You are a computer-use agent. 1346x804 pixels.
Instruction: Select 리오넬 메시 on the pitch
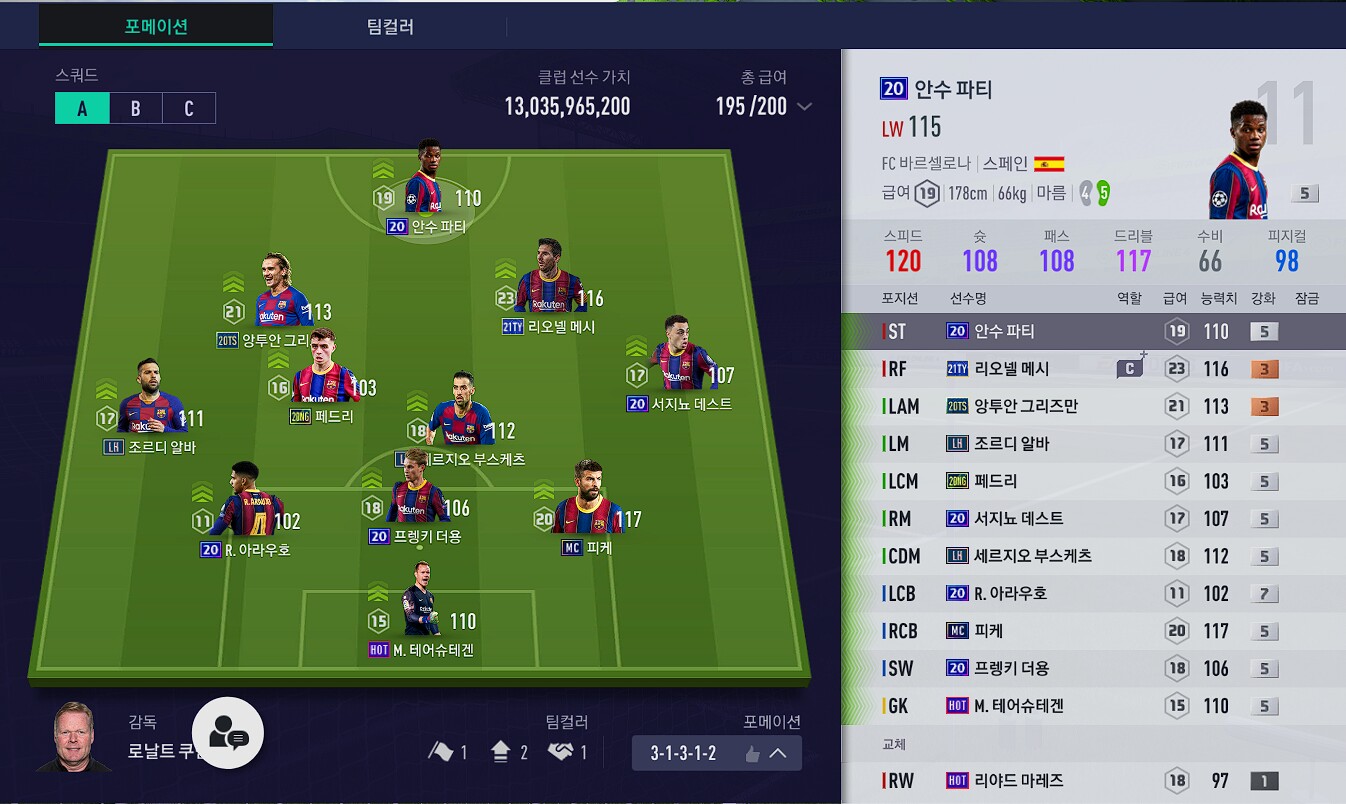[545, 291]
